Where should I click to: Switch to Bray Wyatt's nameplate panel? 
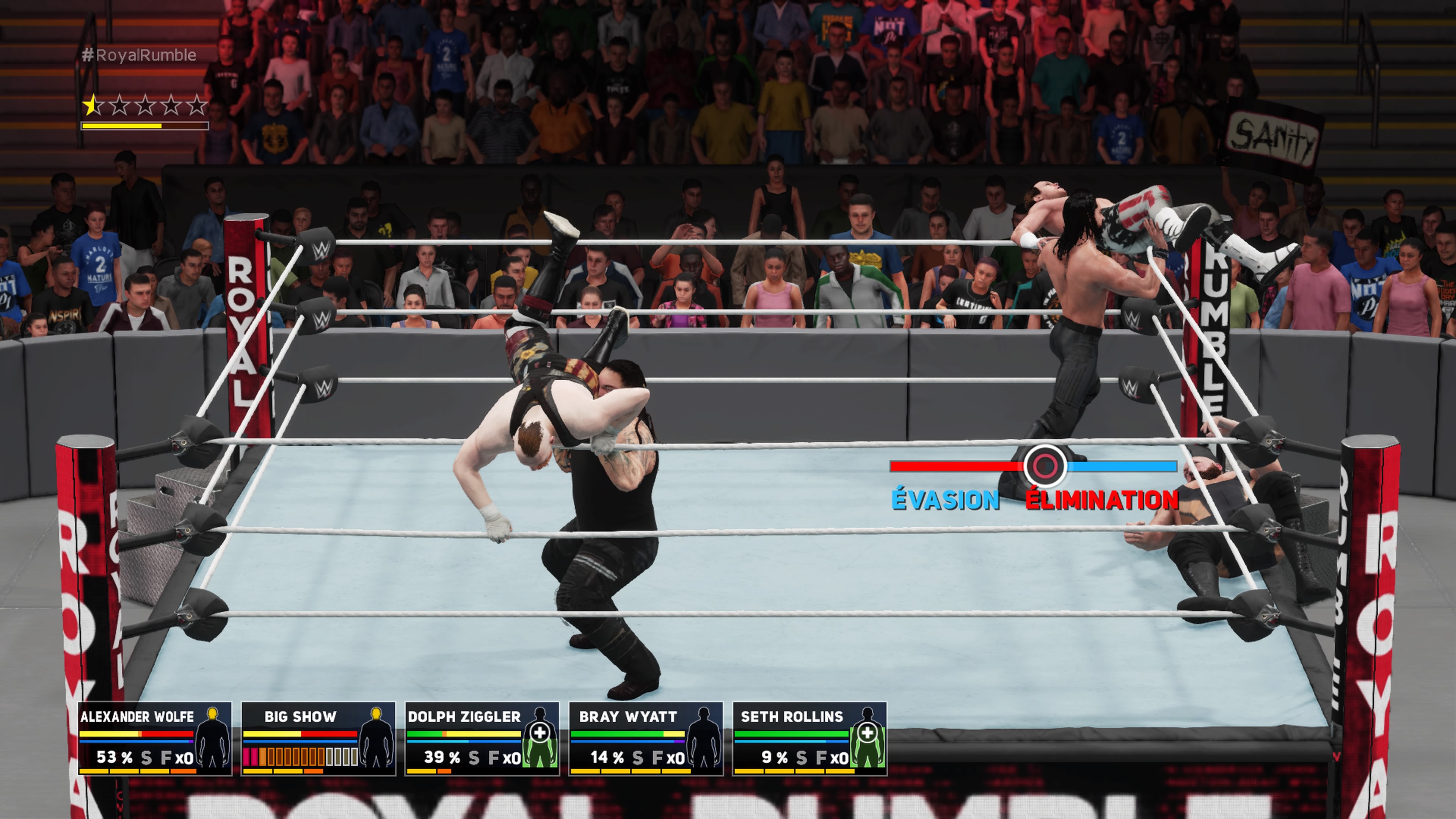(x=629, y=716)
